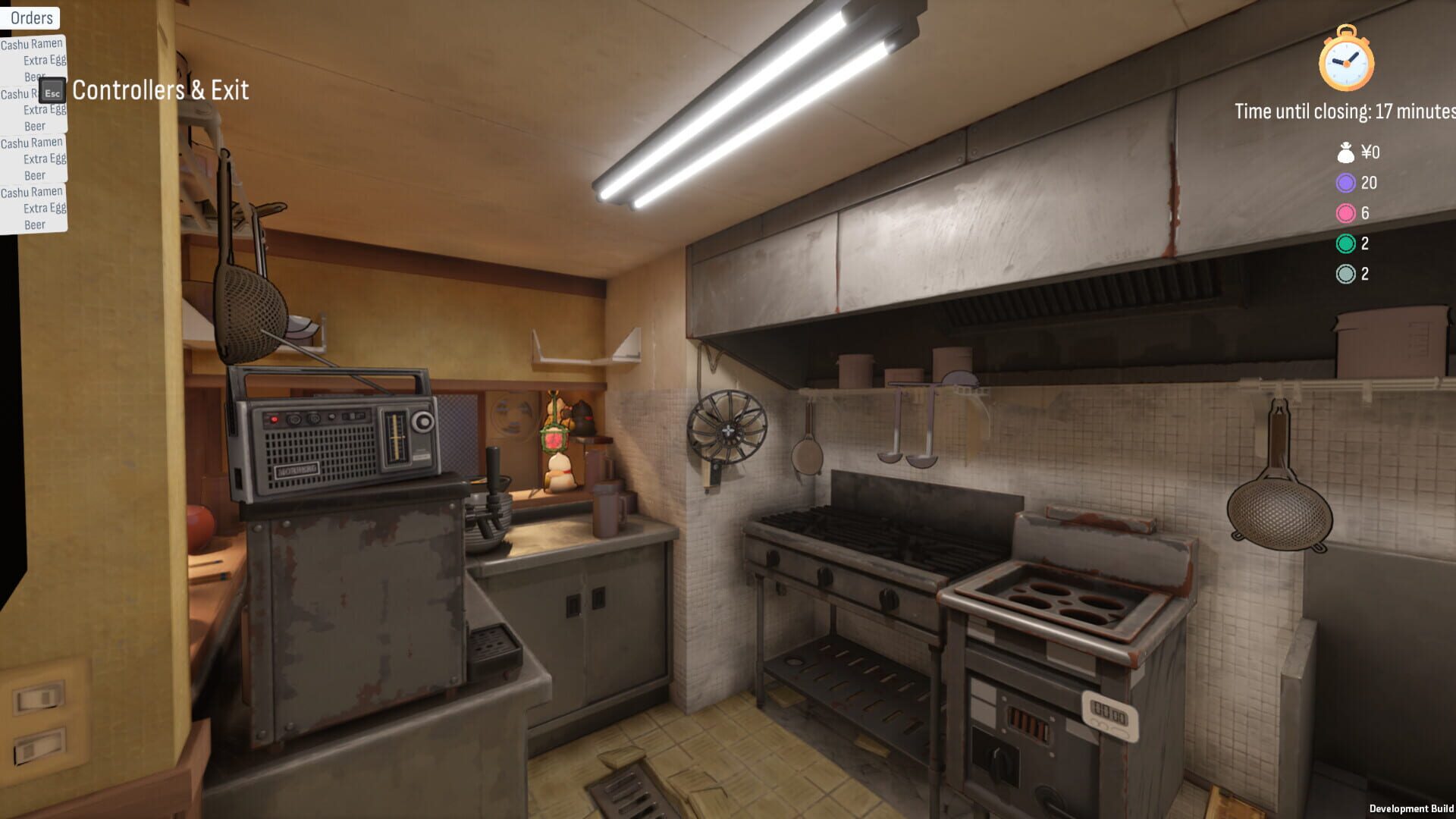
Task: Expand the first Cashu Ramen order ticket
Action: tap(31, 43)
